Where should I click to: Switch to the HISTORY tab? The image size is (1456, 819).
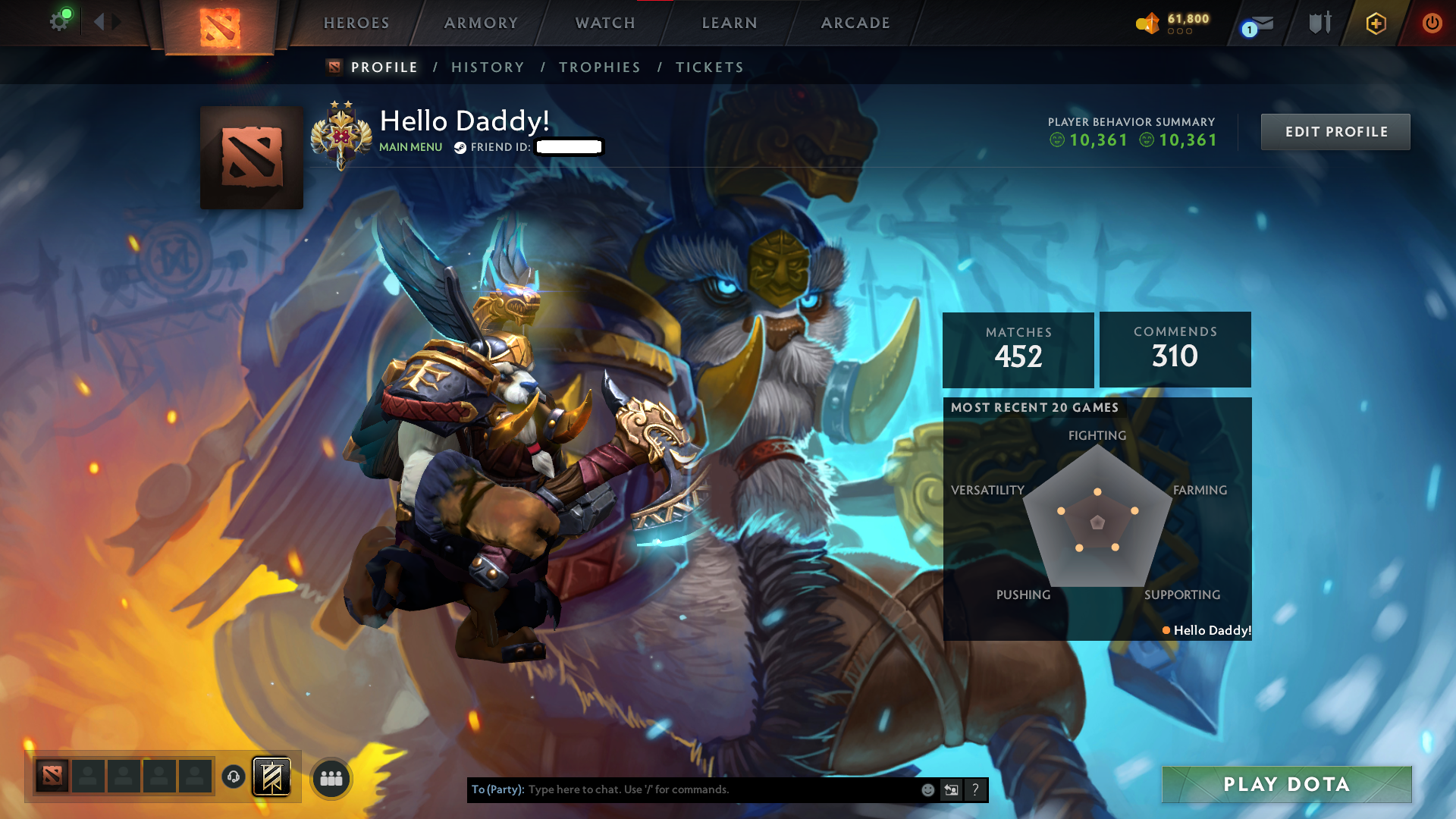[x=488, y=67]
